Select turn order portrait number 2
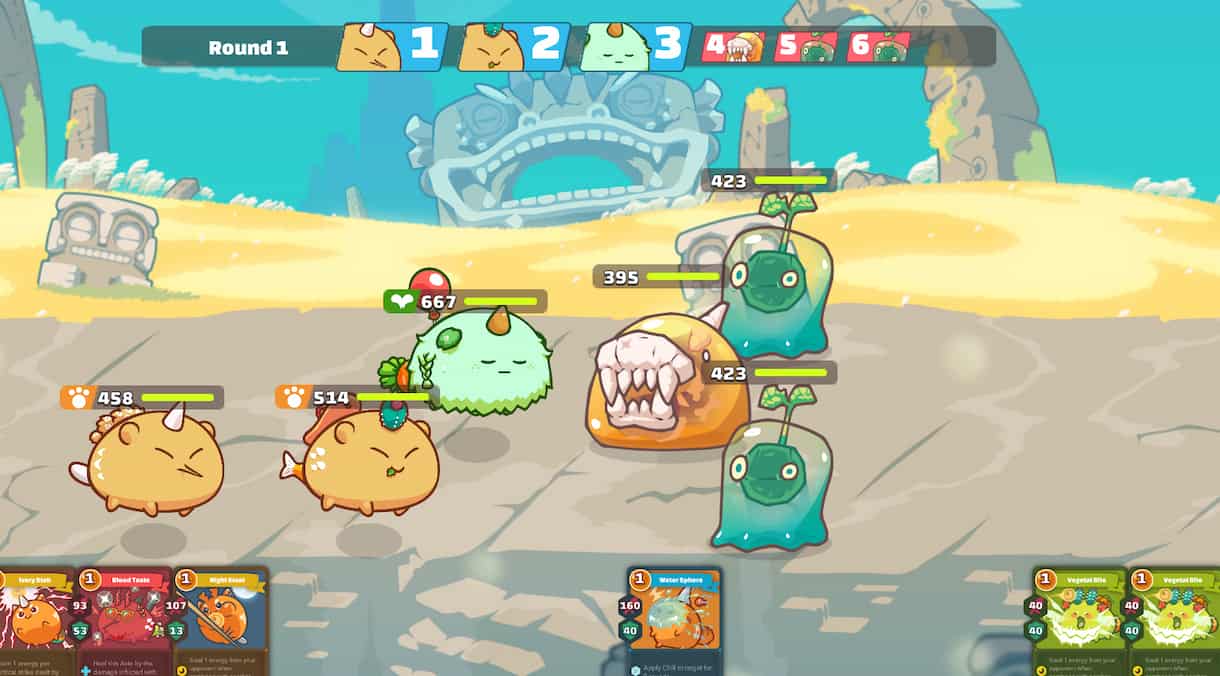 coord(513,47)
